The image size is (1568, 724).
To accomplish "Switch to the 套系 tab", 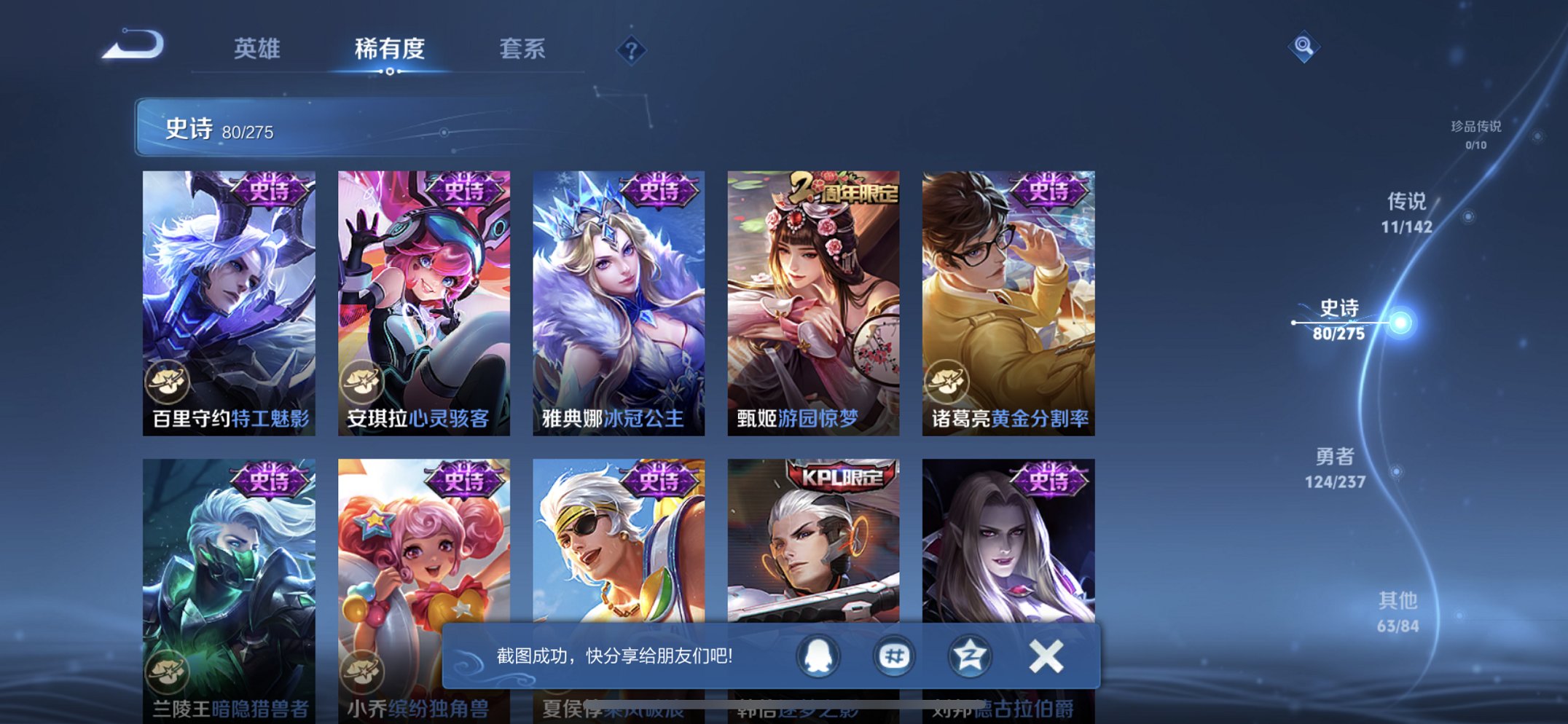I will 523,50.
